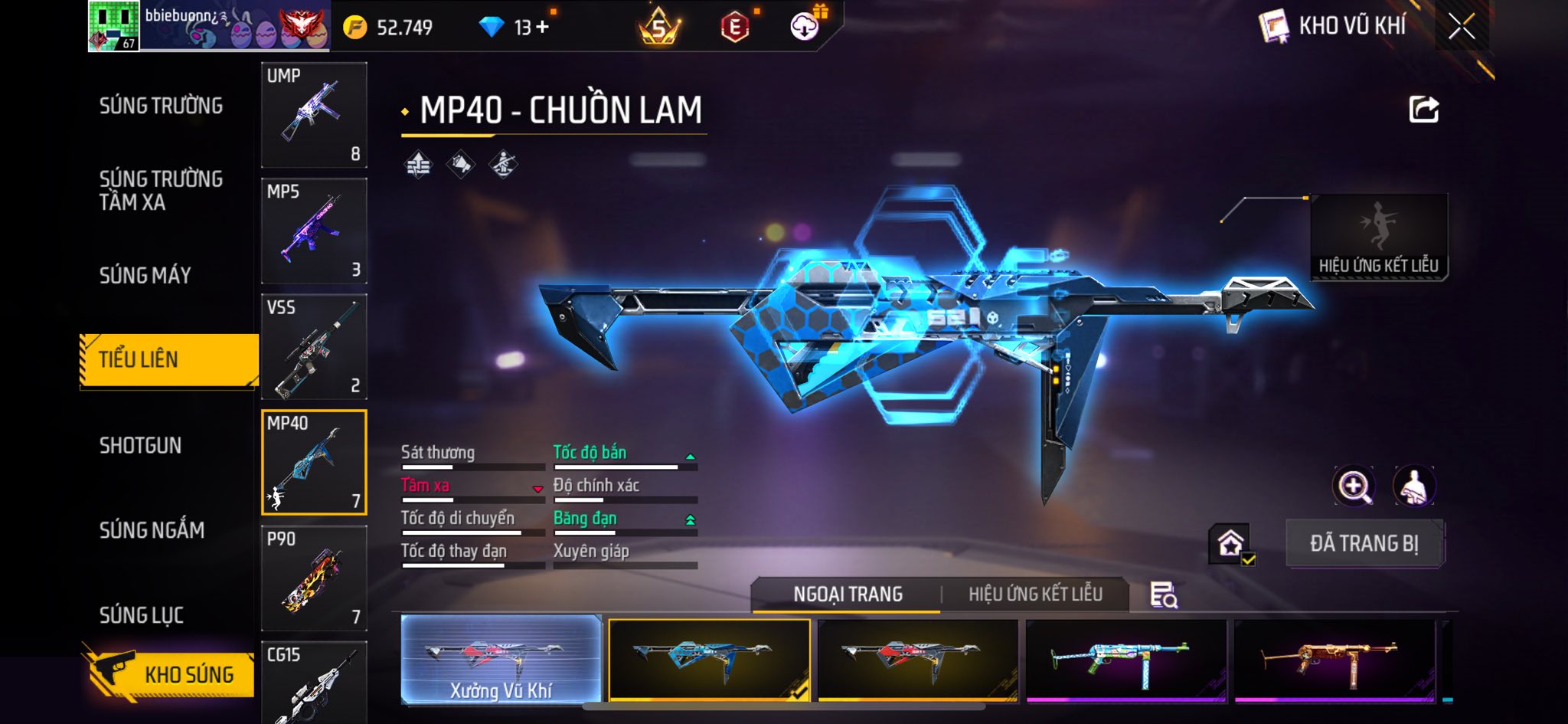1568x724 pixels.
Task: Choose the Súng Ngắm category
Action: click(x=152, y=529)
